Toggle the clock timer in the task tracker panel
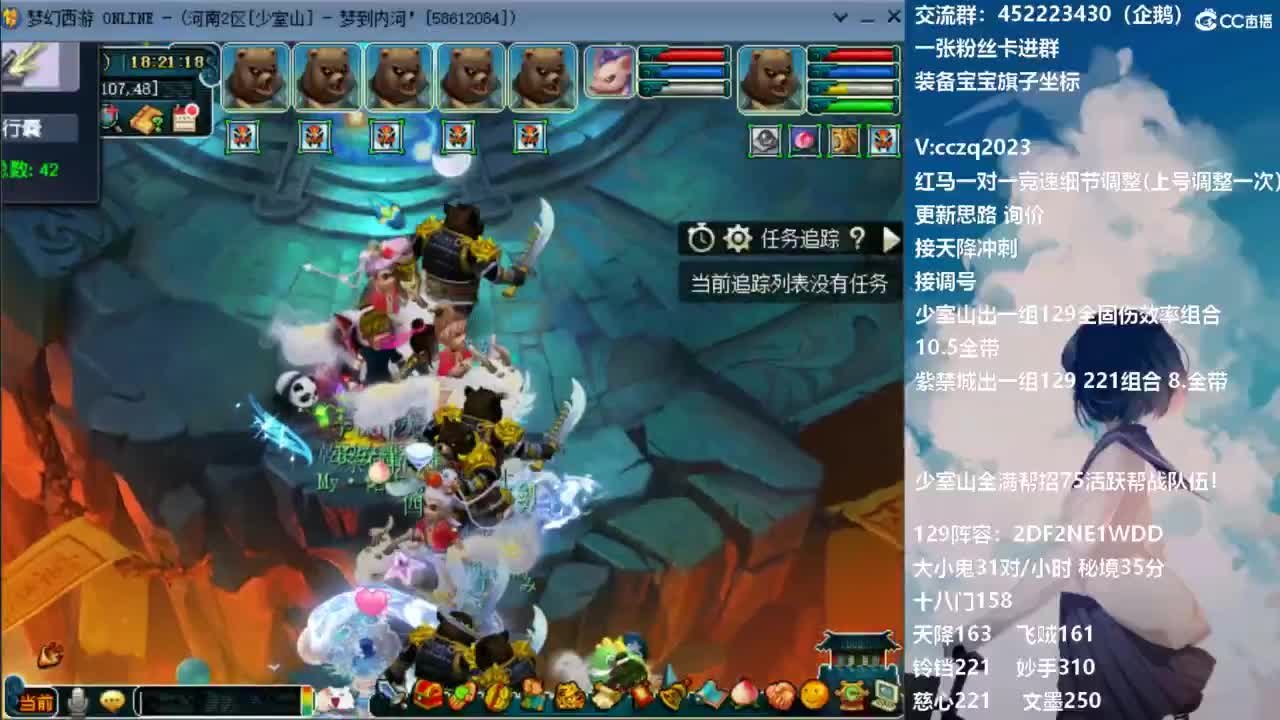This screenshot has width=1280, height=720. [x=701, y=240]
